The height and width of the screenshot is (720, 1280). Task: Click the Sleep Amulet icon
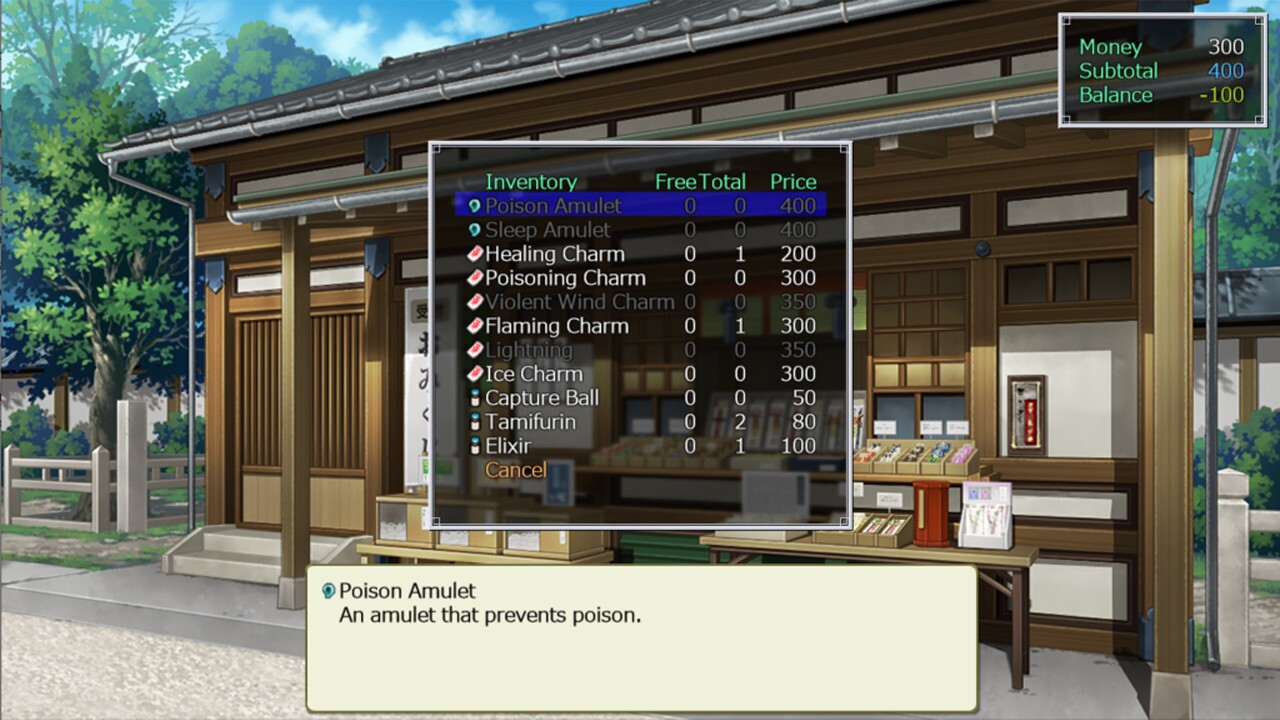[474, 230]
